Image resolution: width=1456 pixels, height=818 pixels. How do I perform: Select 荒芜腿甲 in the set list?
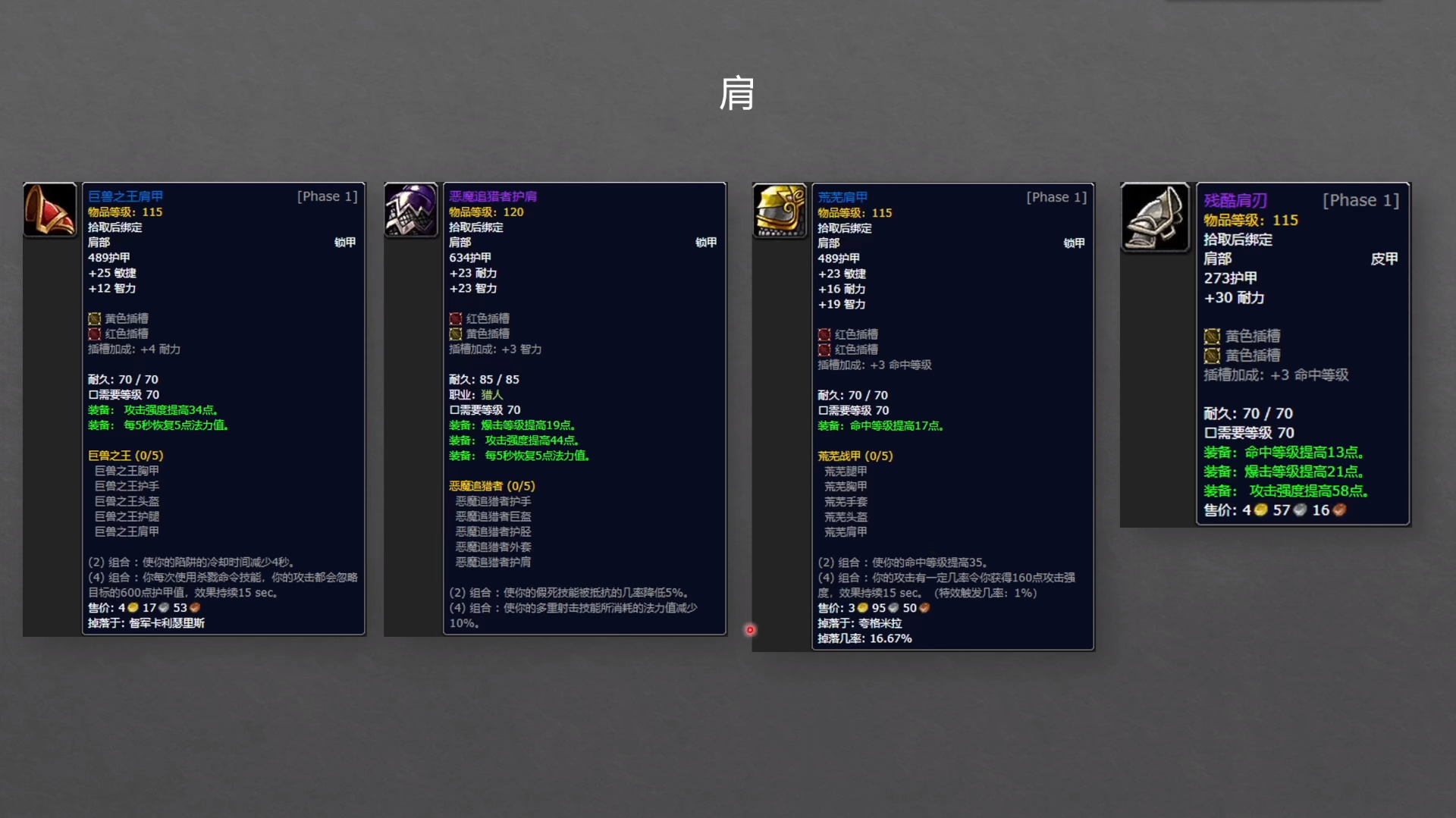pos(846,471)
